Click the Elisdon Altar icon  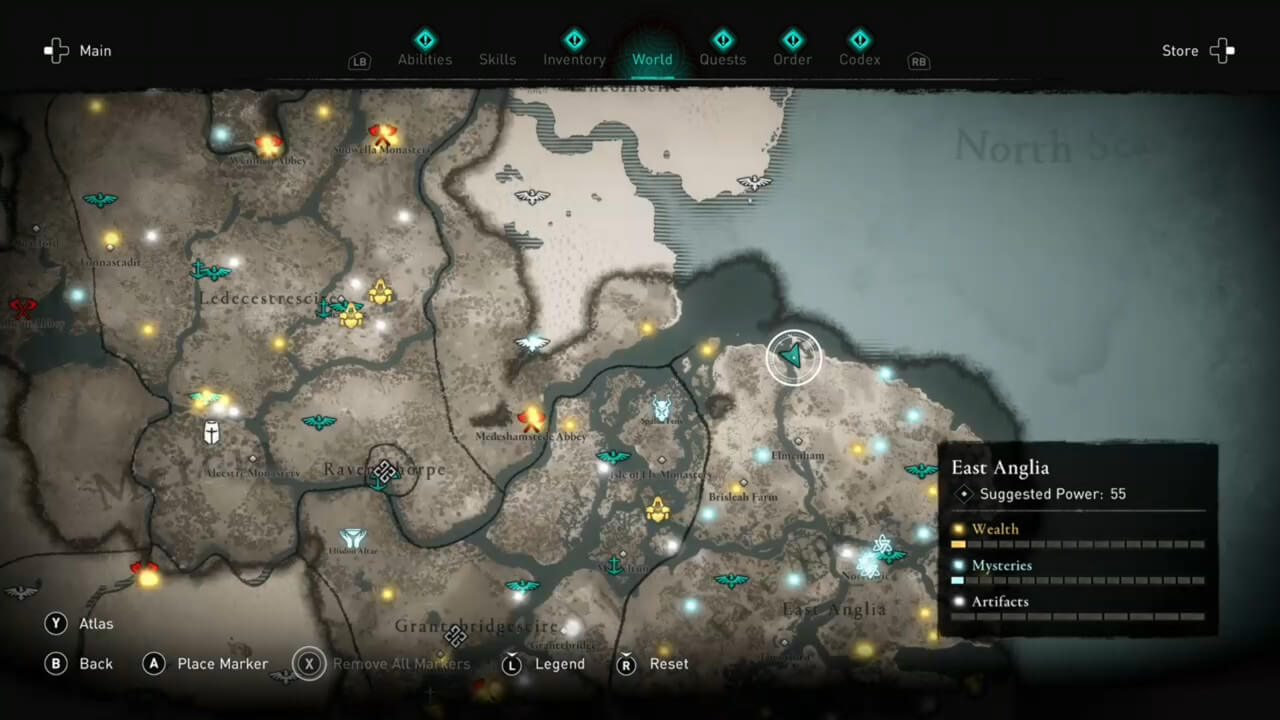tap(352, 538)
